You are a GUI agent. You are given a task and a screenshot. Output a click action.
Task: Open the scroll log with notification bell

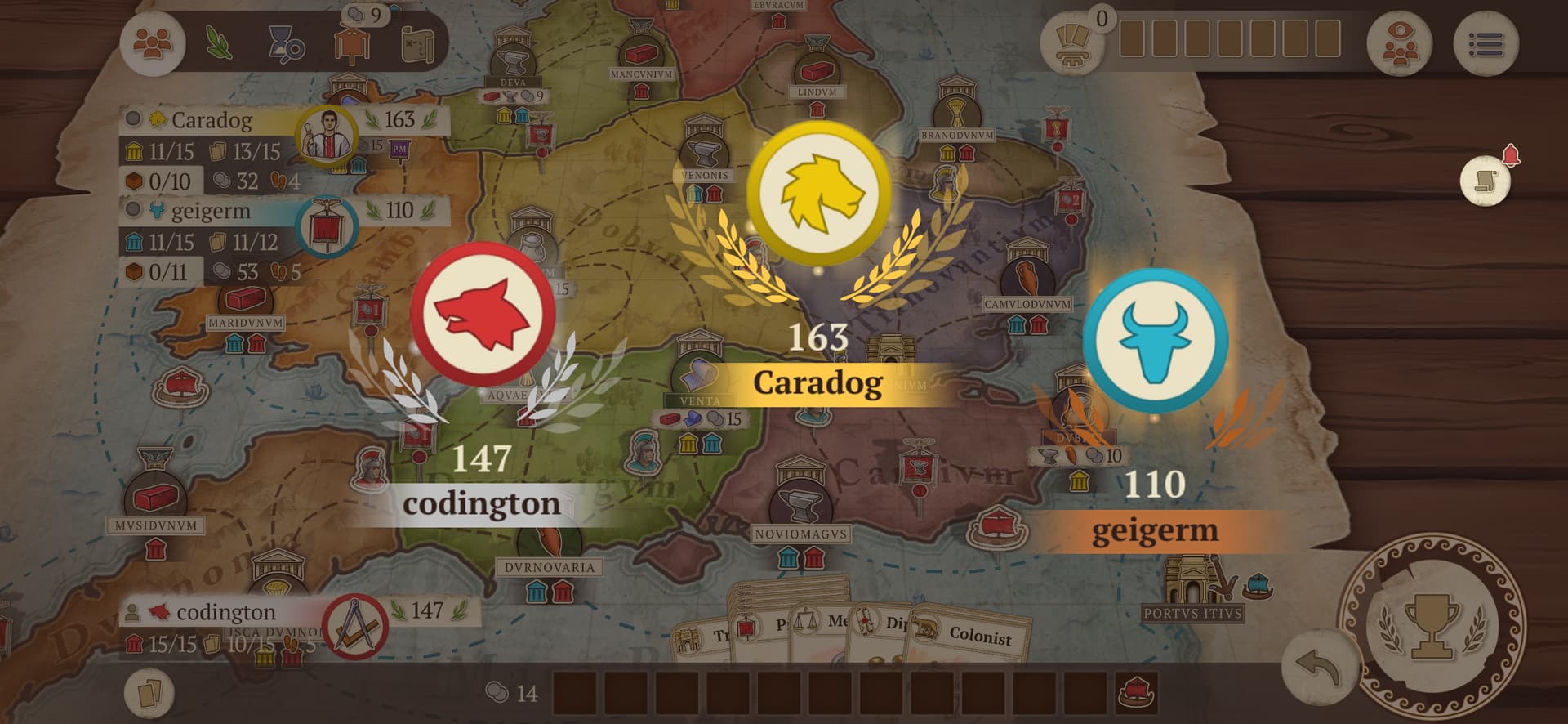coord(1486,180)
